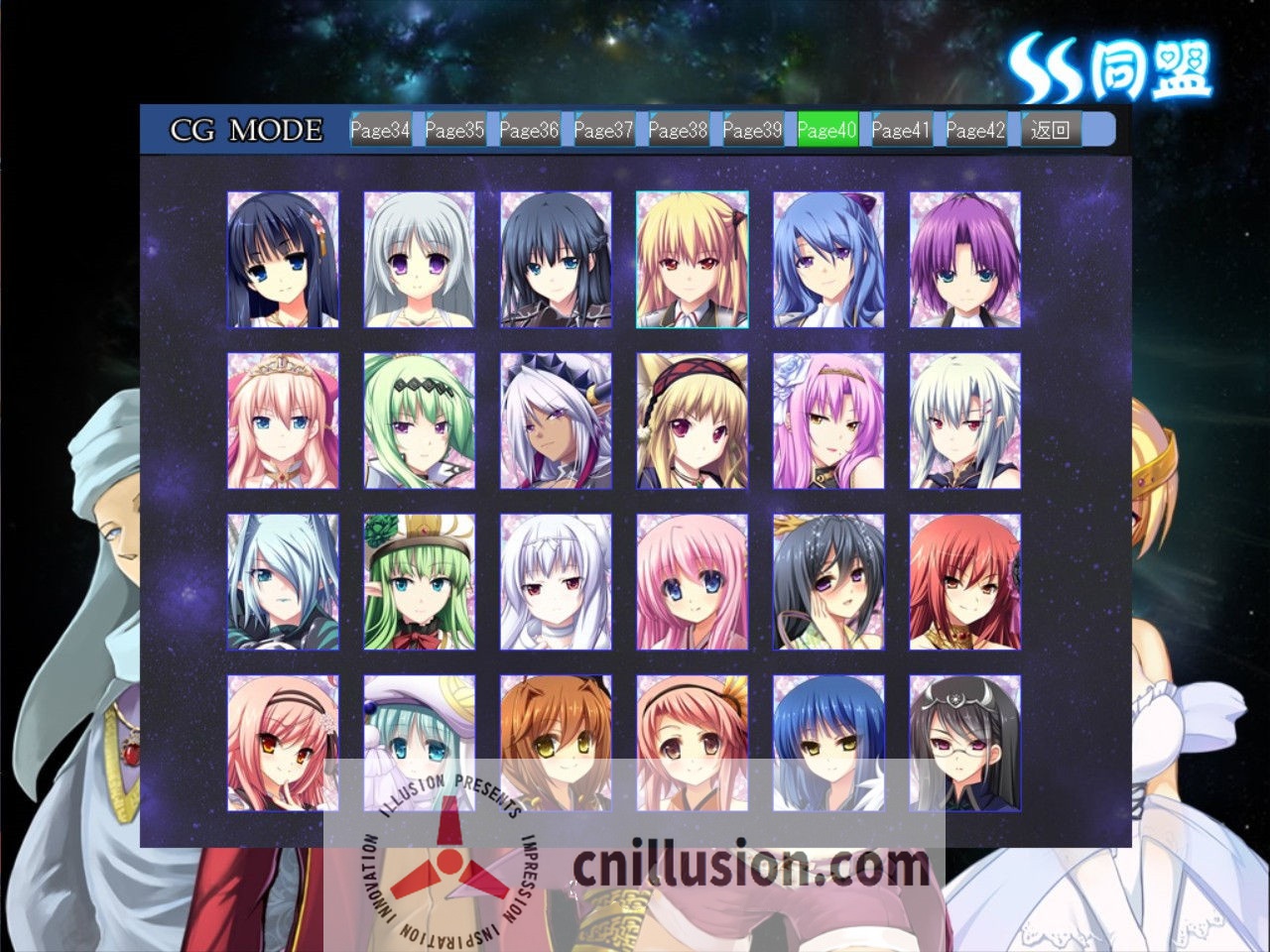Open the red-haired girl portrait

click(964, 582)
